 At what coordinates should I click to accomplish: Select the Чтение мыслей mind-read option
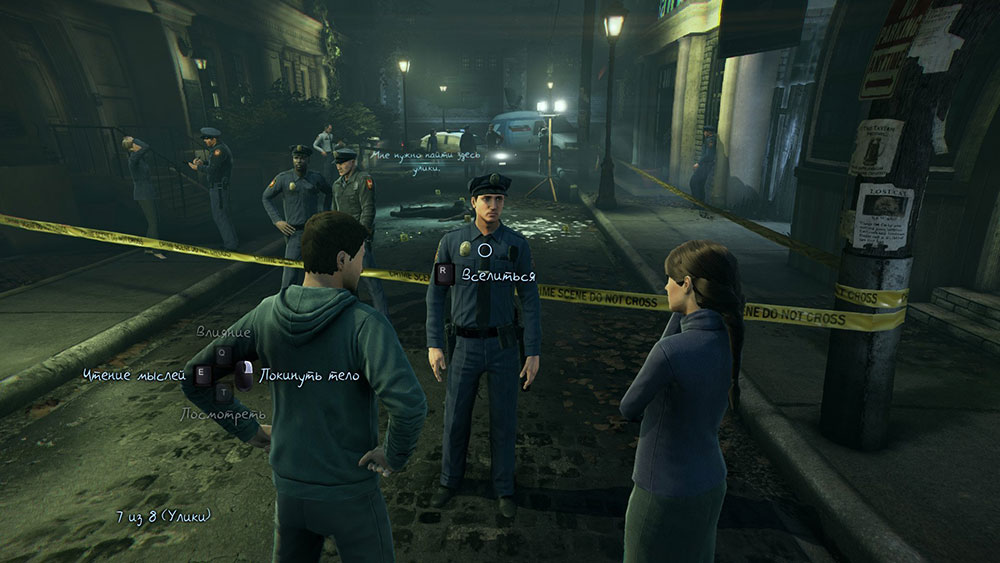(135, 375)
